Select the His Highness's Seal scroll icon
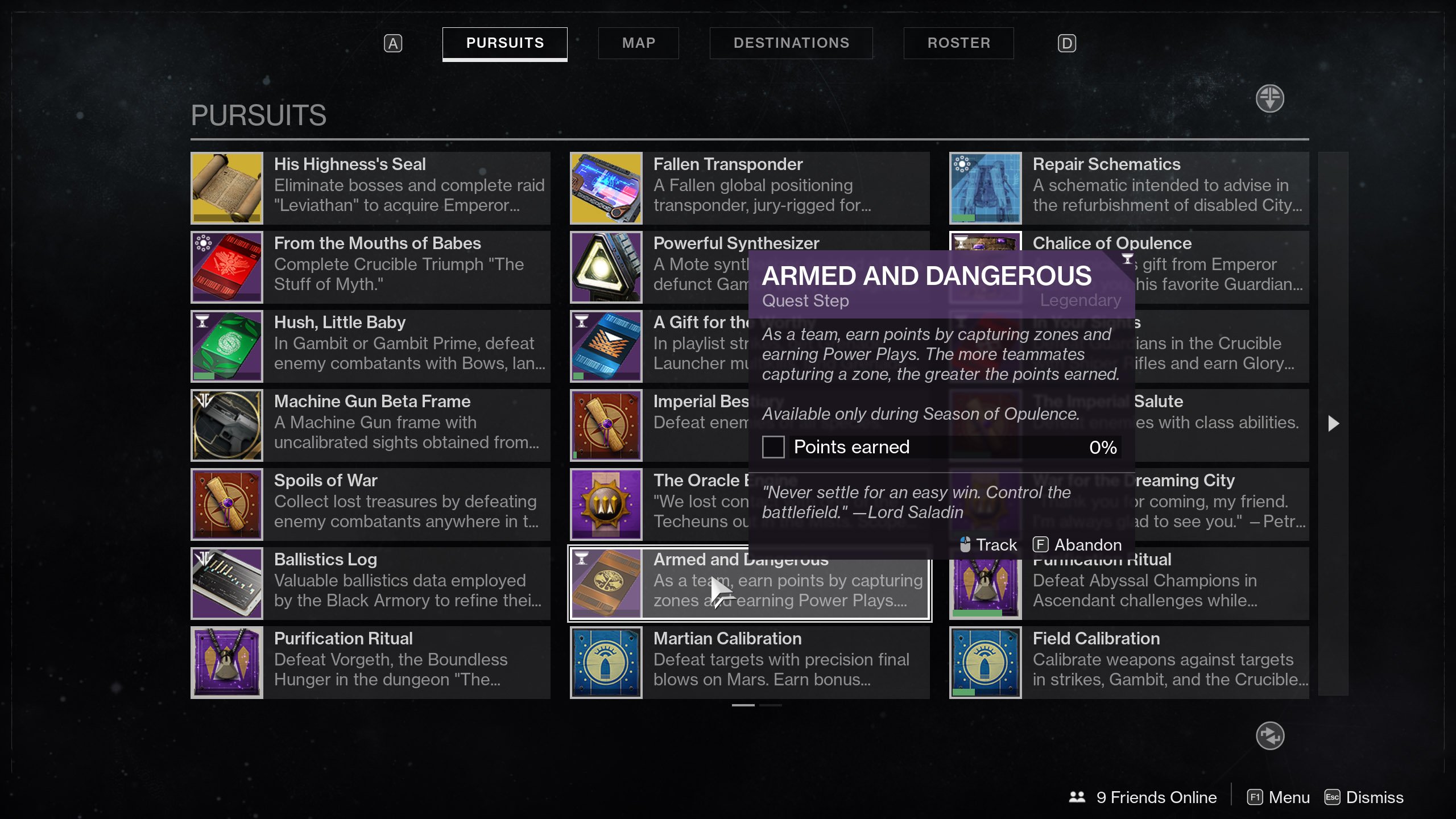Image resolution: width=1456 pixels, height=819 pixels. click(226, 188)
